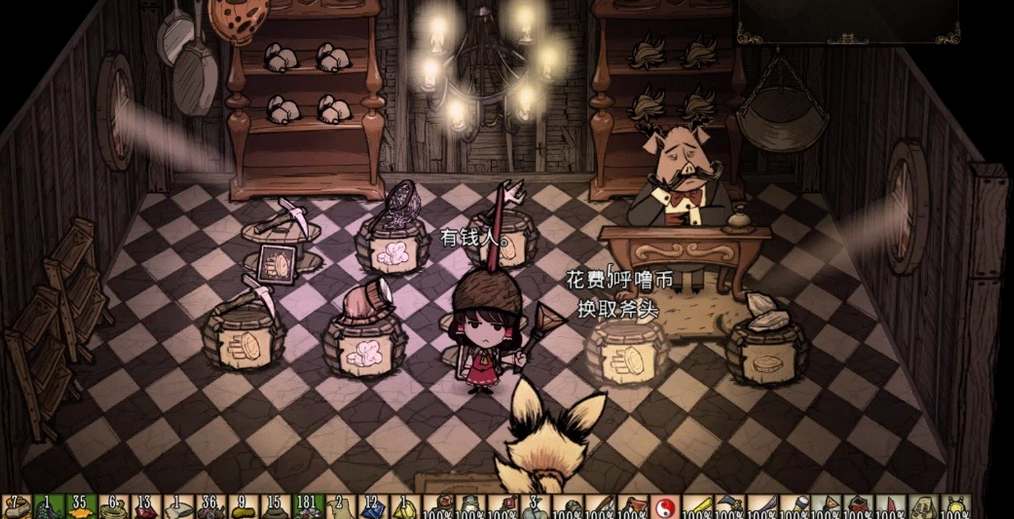The image size is (1014, 519).
Task: Select the inventory stack of 9
Action: (241, 508)
